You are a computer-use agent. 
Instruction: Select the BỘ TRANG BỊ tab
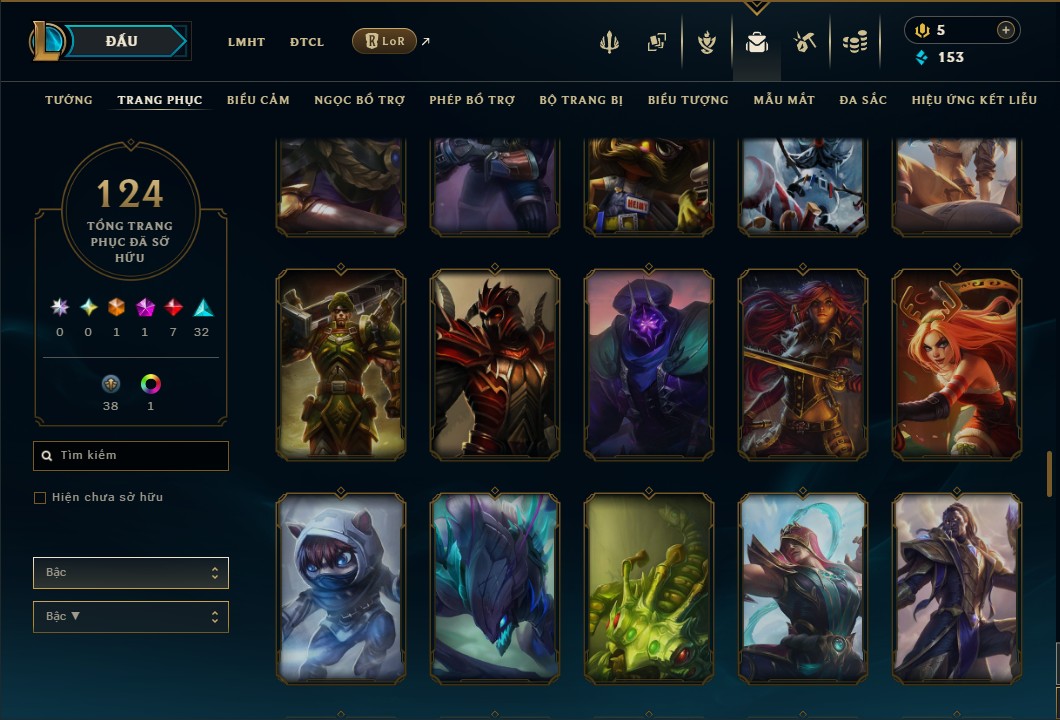[581, 100]
